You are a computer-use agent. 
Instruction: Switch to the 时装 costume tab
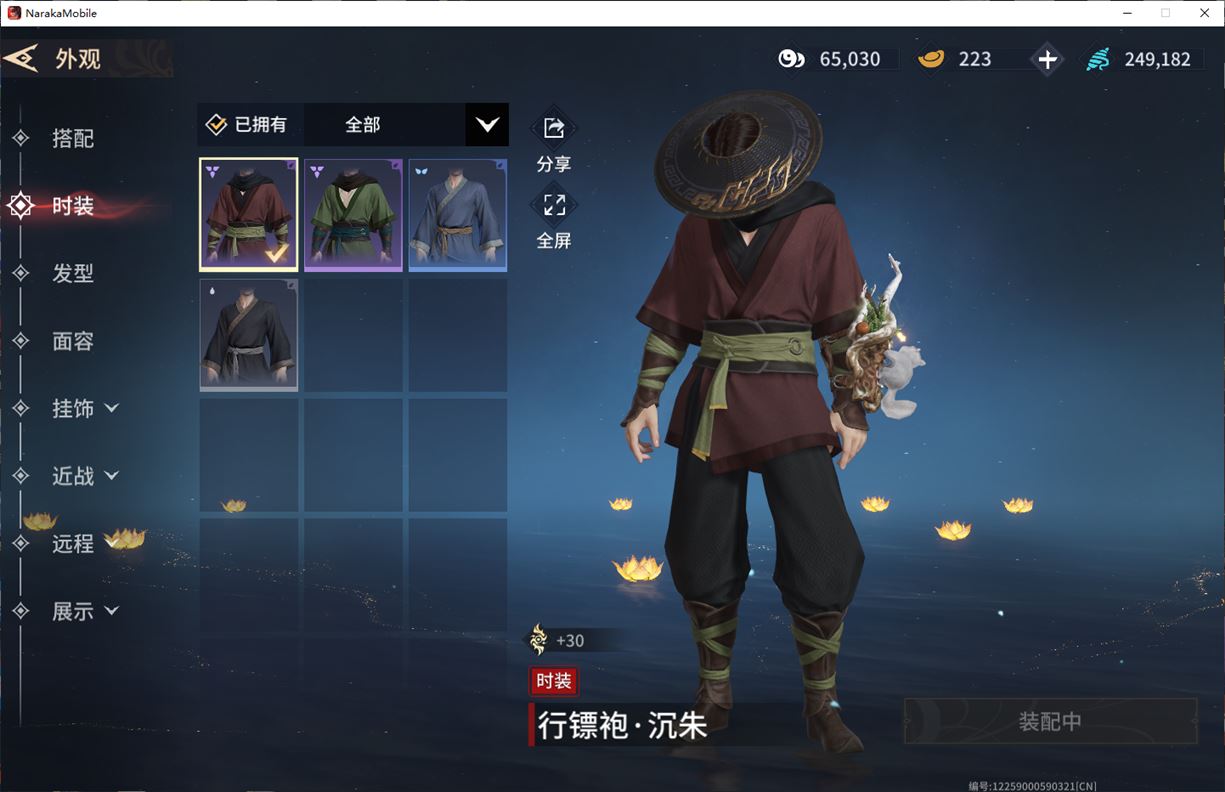73,206
